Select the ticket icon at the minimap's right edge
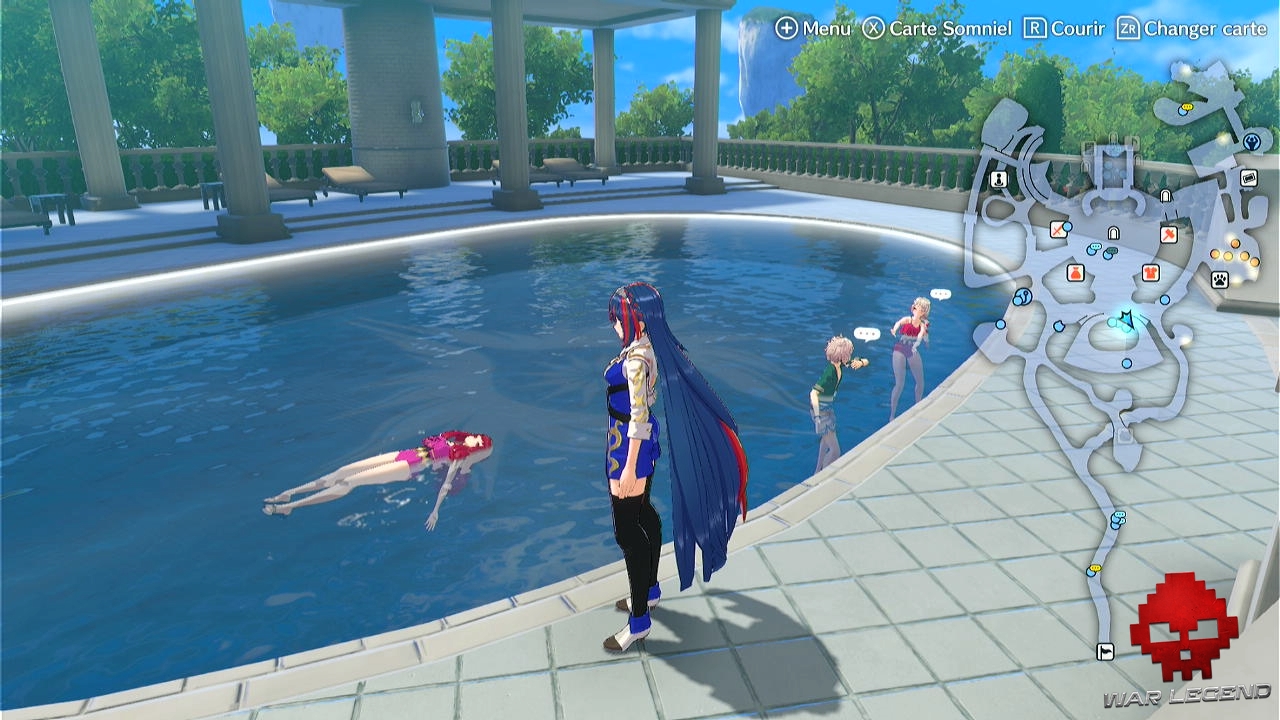Image resolution: width=1280 pixels, height=720 pixels. tap(1248, 175)
